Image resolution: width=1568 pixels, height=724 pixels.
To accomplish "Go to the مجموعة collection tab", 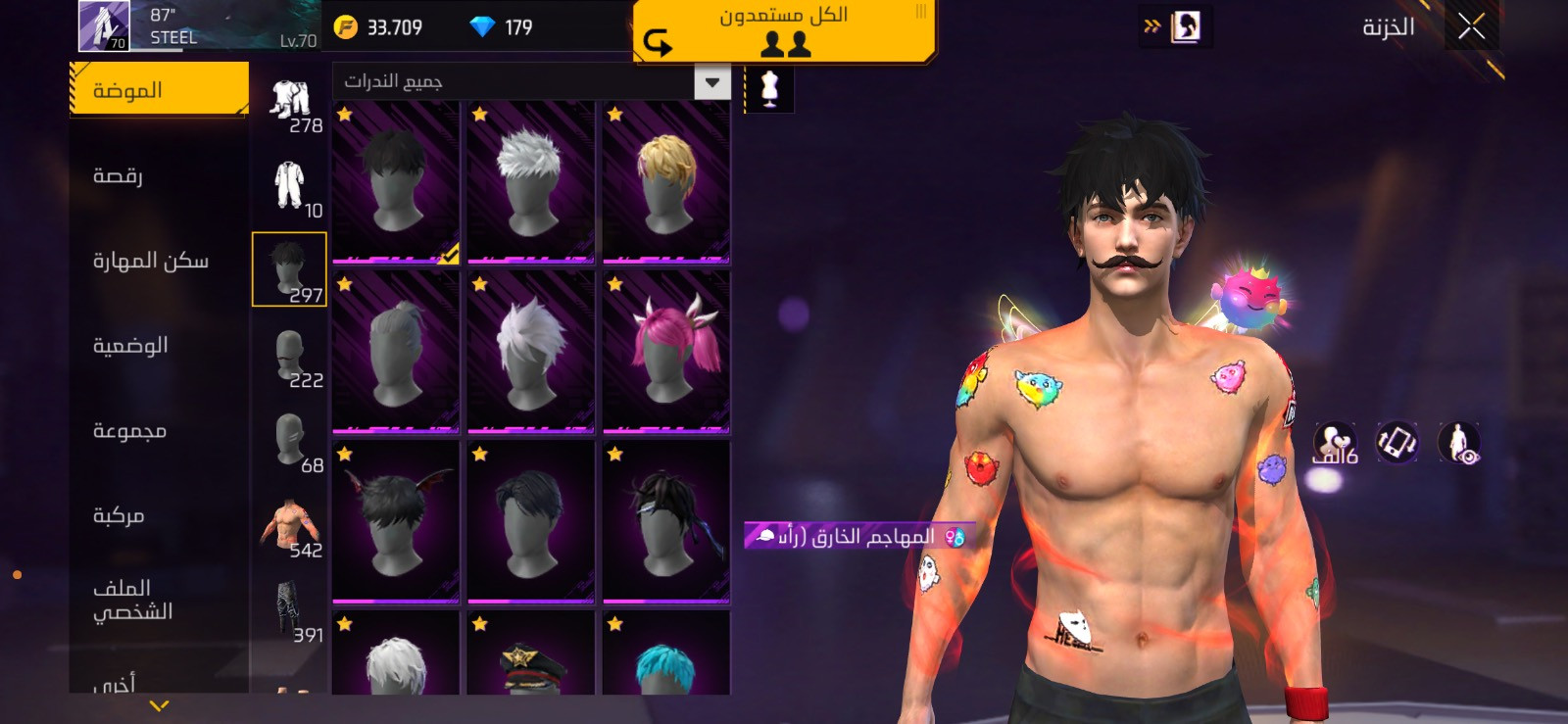I will point(129,431).
